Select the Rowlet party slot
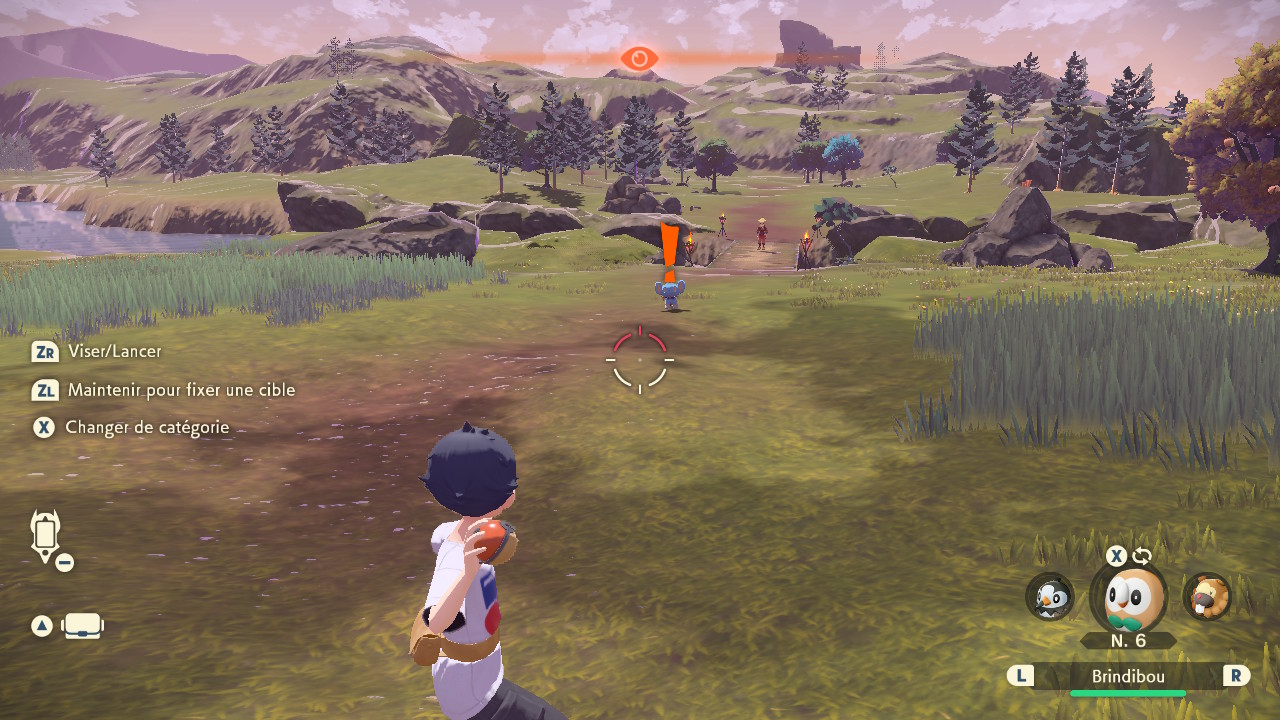1280x720 pixels. 1128,599
